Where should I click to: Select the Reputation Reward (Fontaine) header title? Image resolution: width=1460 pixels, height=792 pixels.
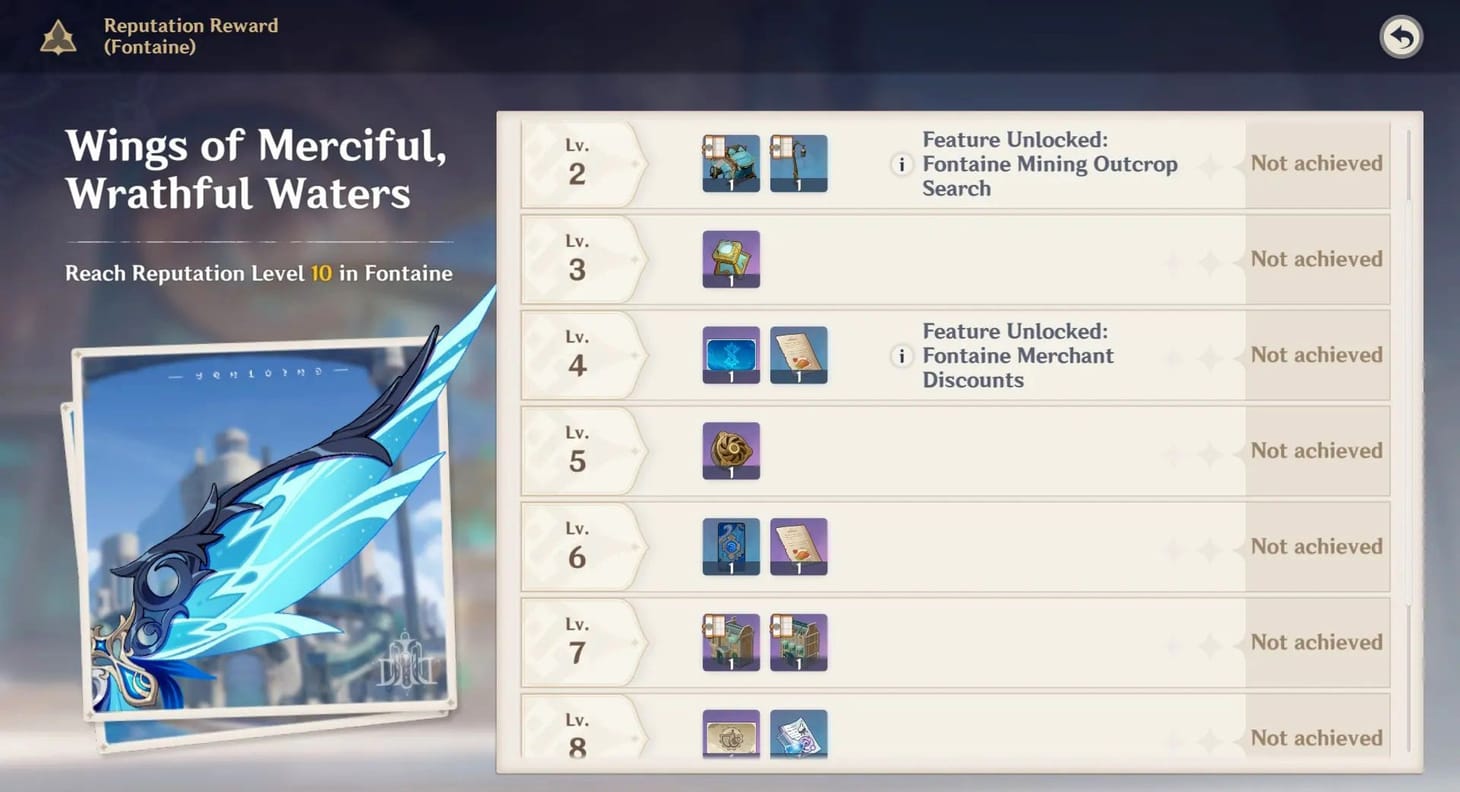(190, 36)
